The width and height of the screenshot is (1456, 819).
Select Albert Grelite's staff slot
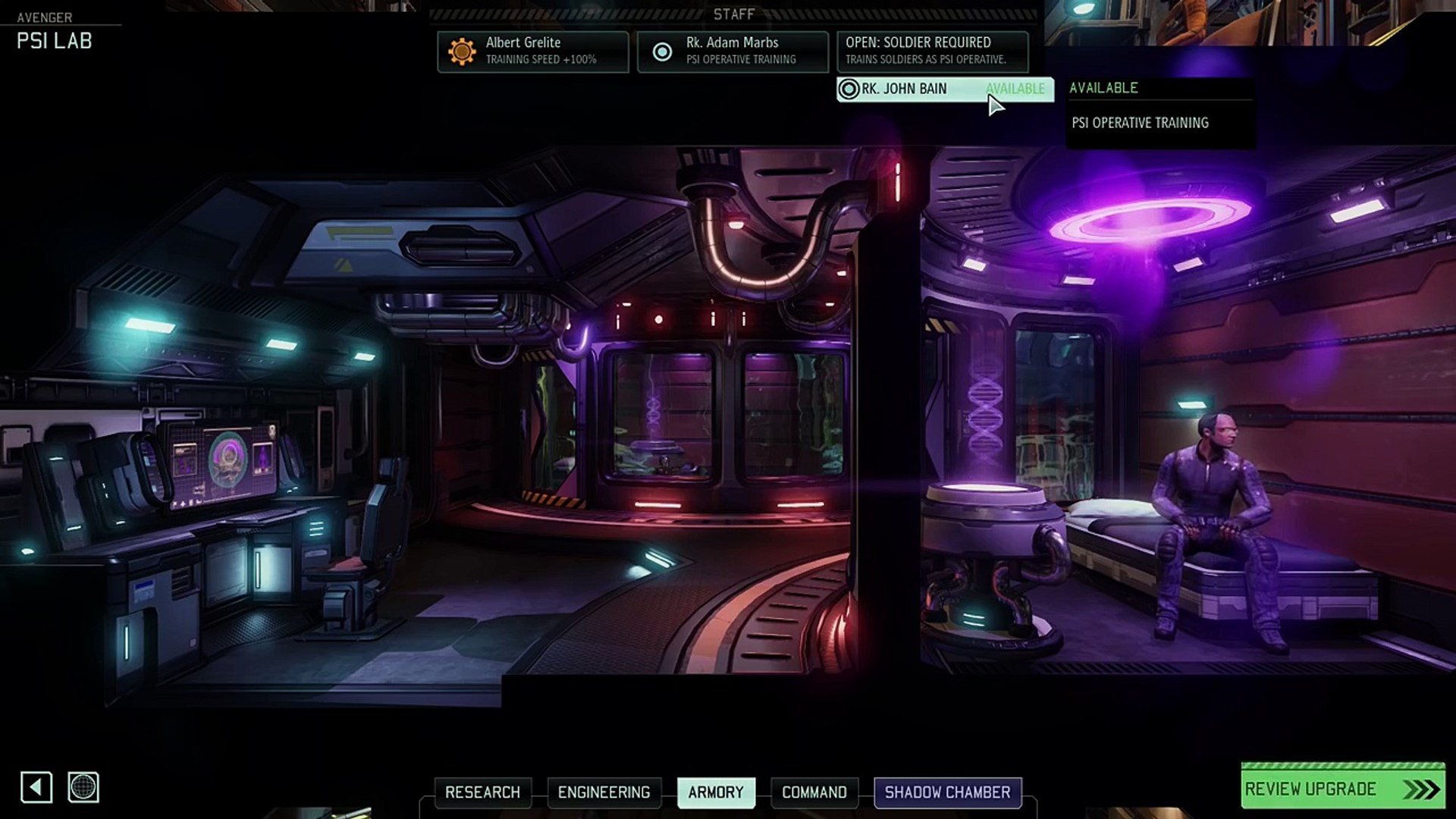point(532,51)
